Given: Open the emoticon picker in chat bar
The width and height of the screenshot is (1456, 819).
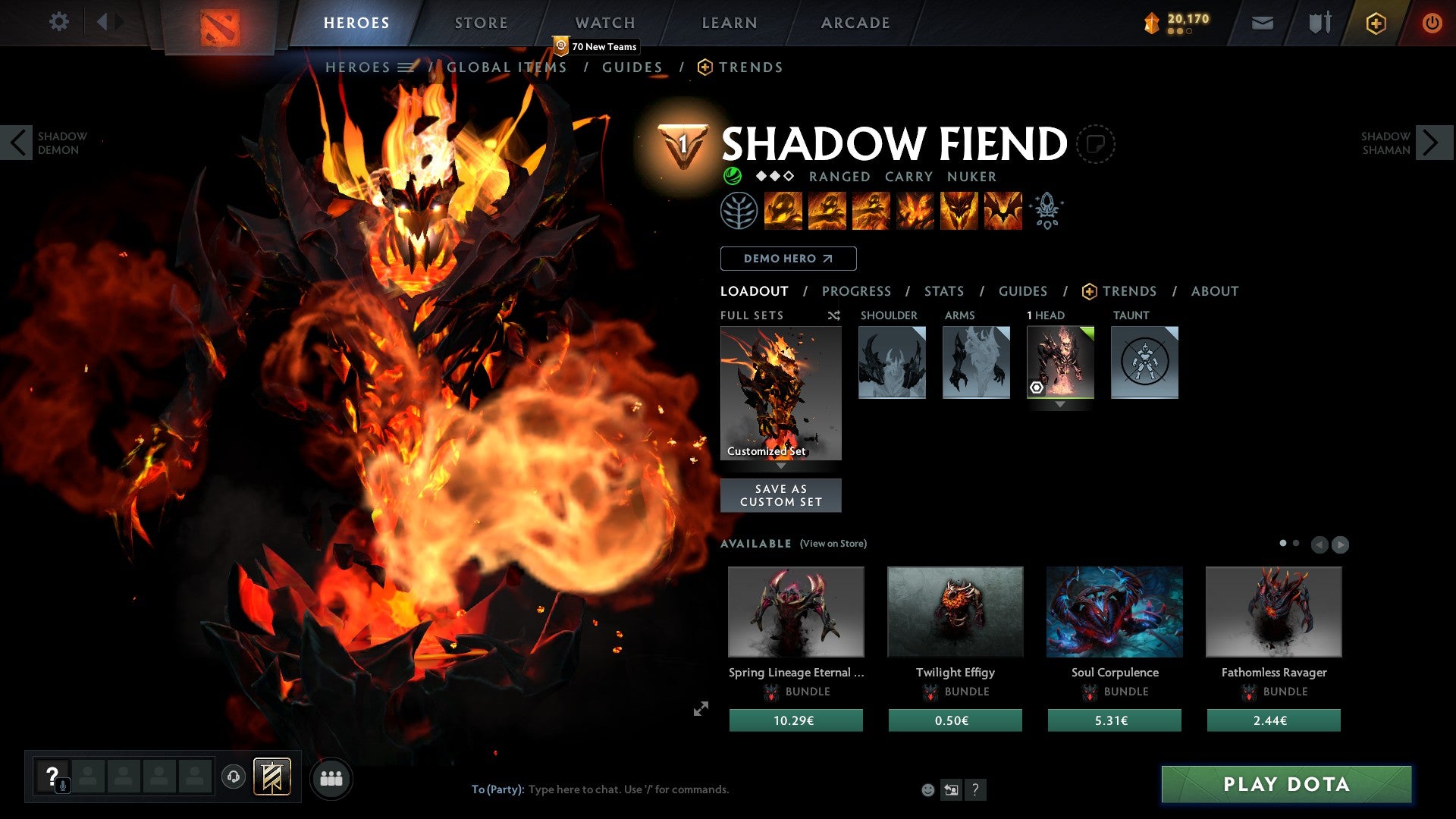Looking at the screenshot, I should tap(927, 789).
